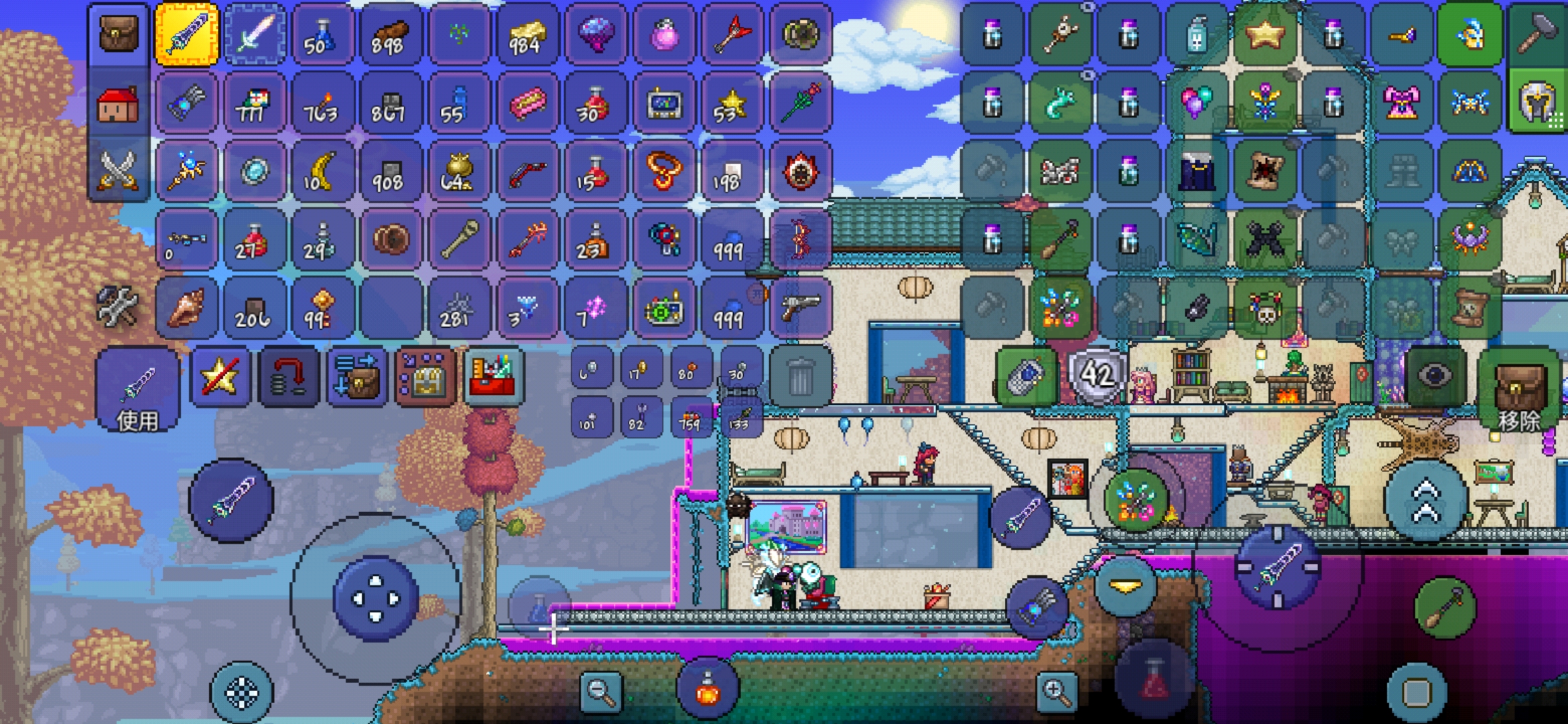The height and width of the screenshot is (724, 1568).
Task: Open the trash can slot
Action: point(801,377)
